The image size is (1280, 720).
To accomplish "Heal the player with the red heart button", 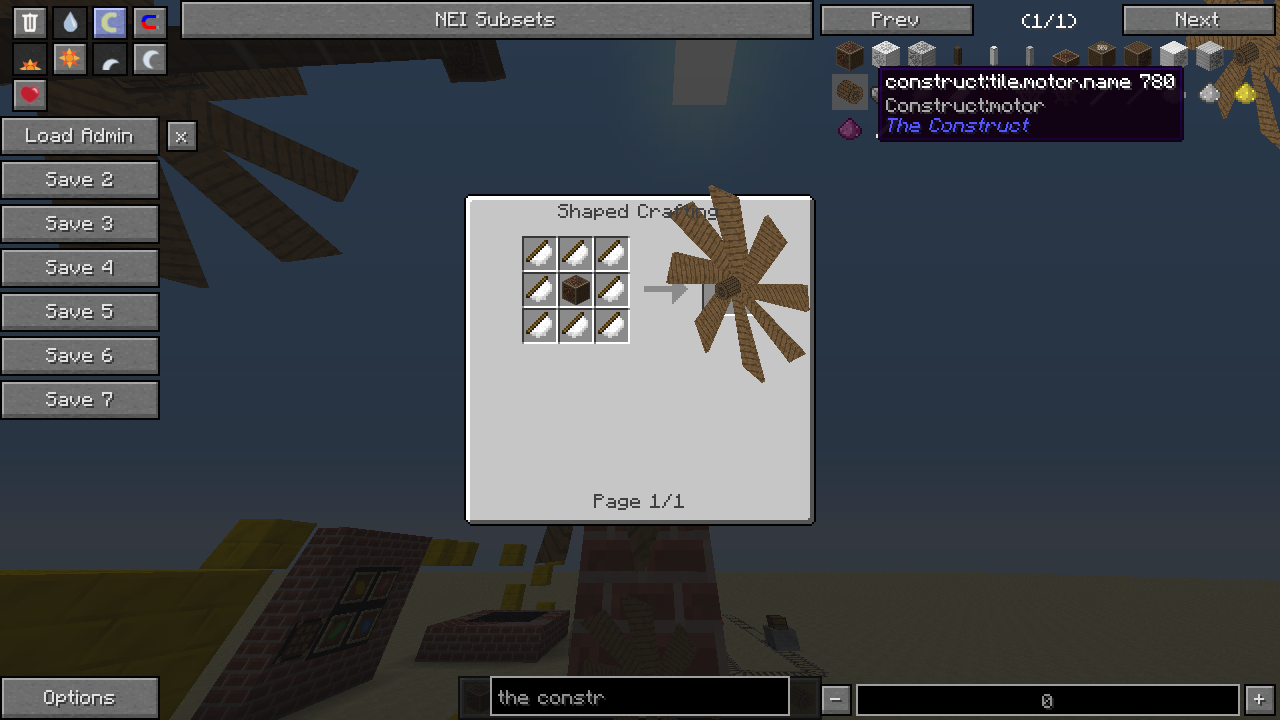I will click(x=30, y=95).
